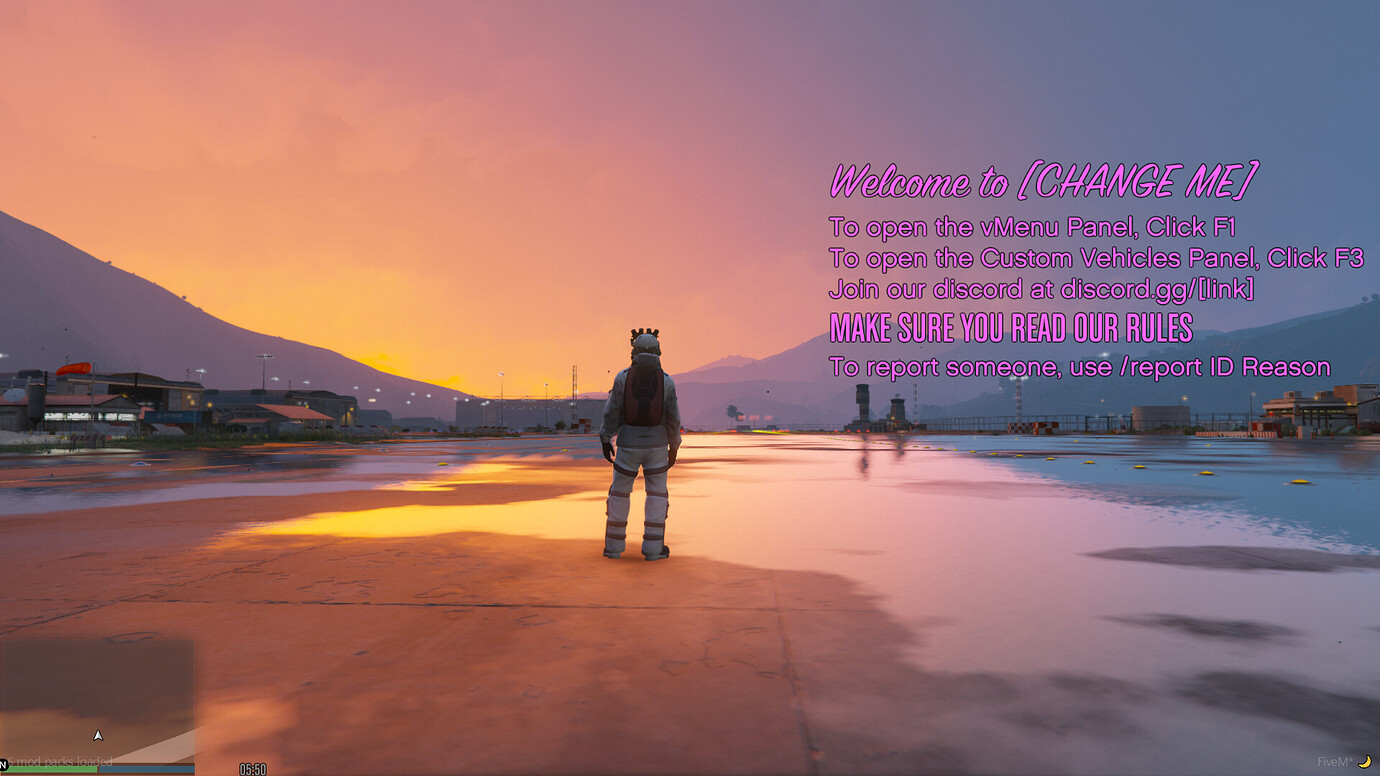Click the blue armor bar on the HUD
The width and height of the screenshot is (1380, 776).
(145, 771)
